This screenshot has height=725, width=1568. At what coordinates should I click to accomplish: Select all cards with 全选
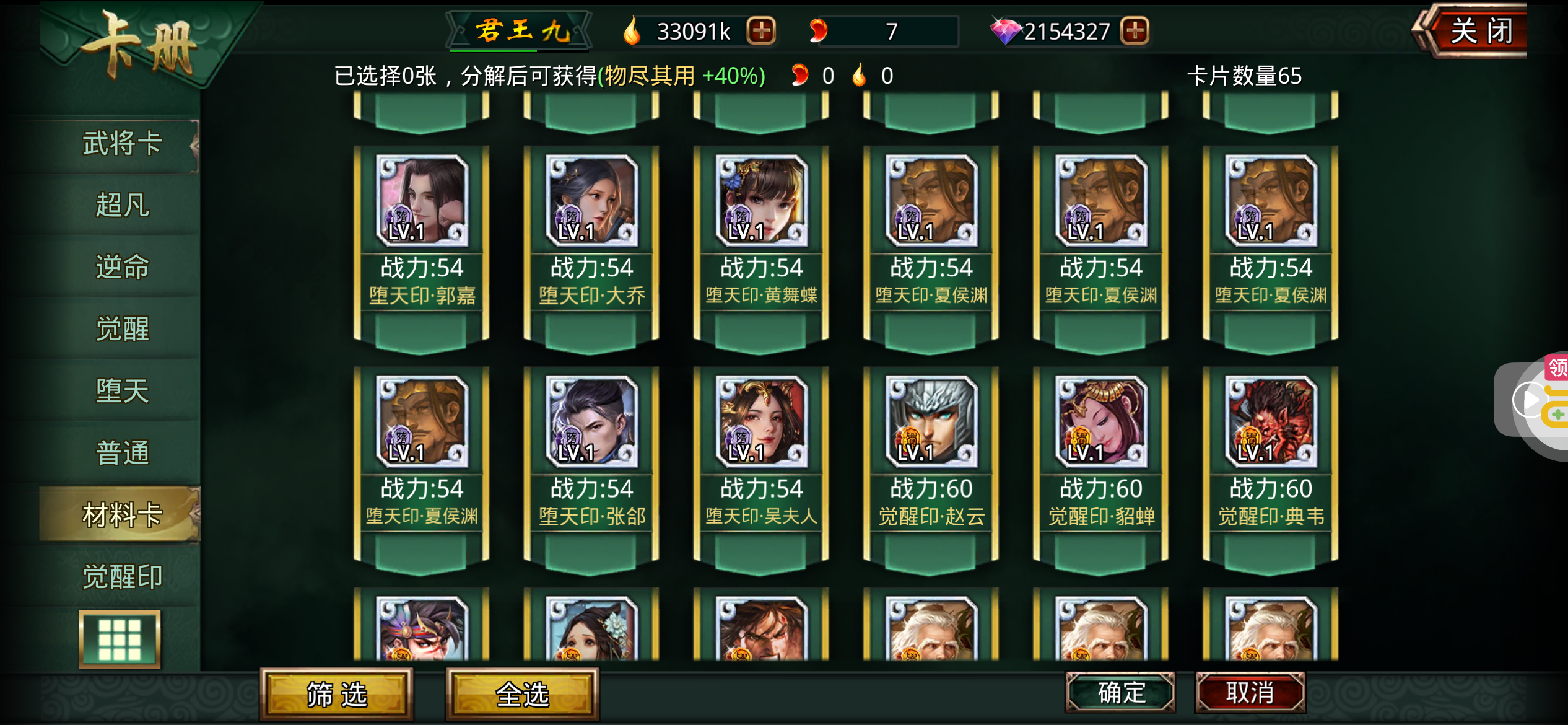(522, 694)
